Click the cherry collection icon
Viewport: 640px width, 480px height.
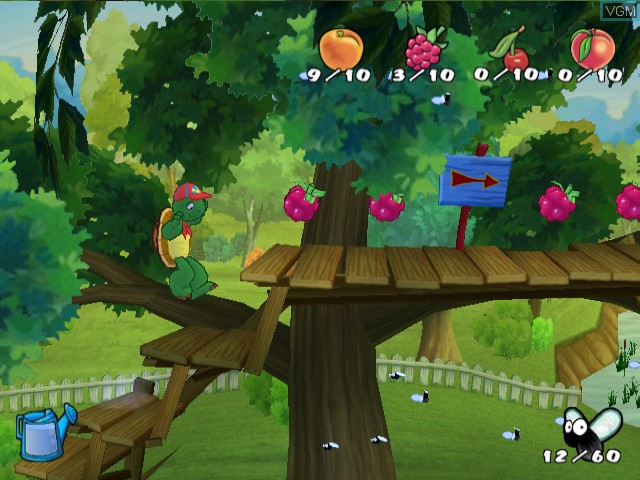tap(513, 50)
